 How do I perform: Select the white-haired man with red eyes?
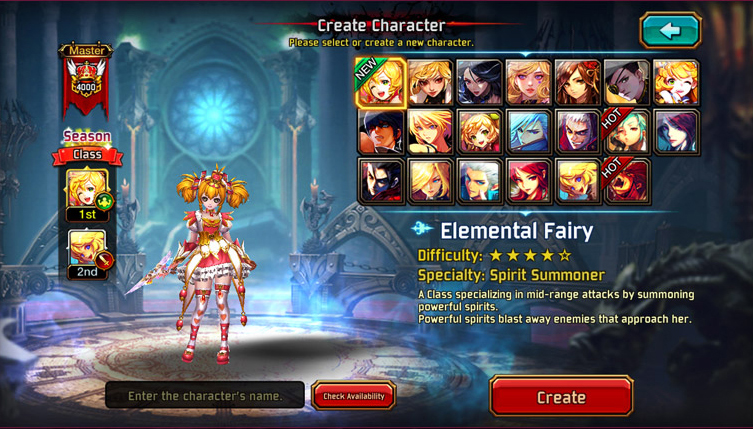pos(577,132)
